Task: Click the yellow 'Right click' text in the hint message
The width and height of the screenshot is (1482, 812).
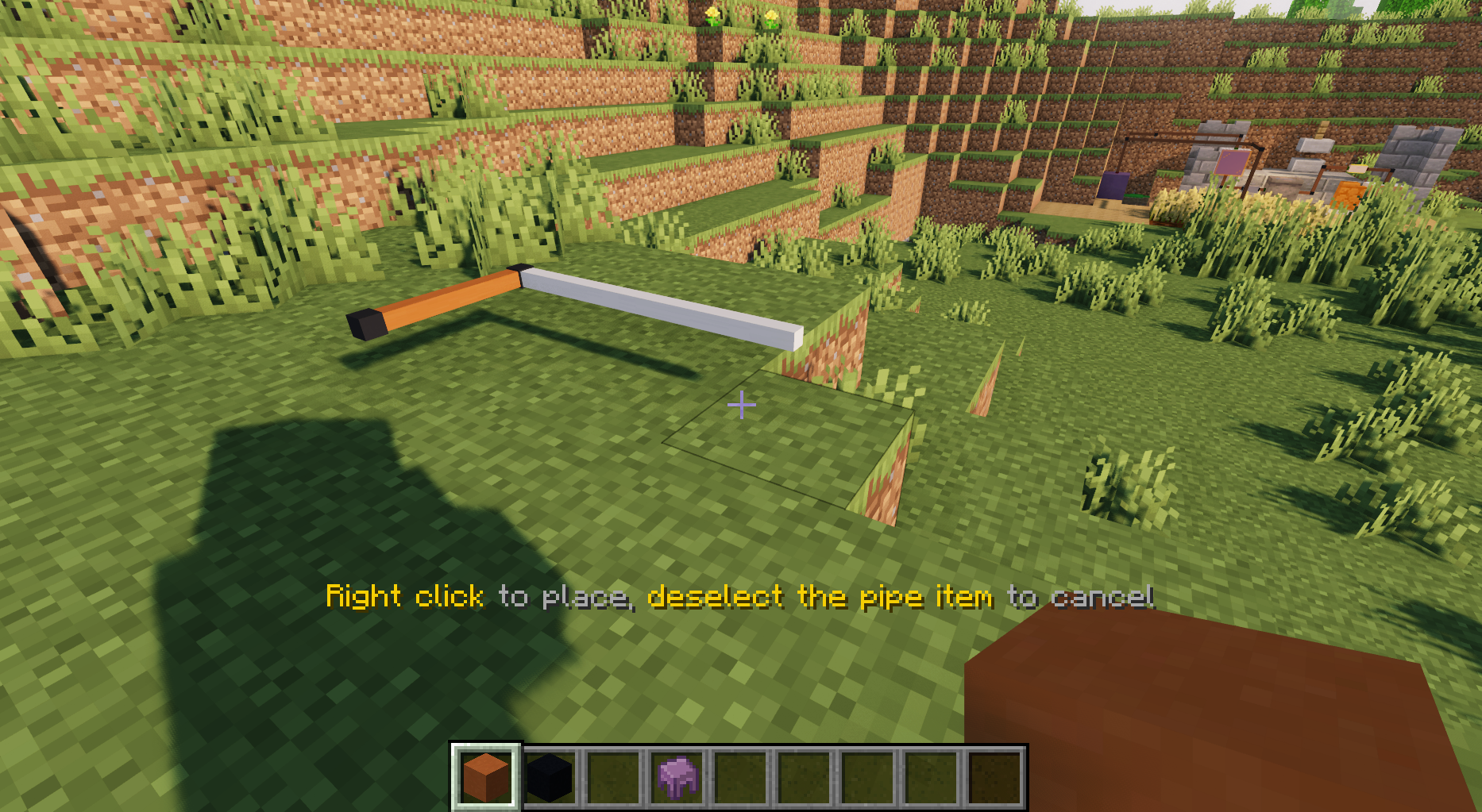Action: tap(405, 596)
